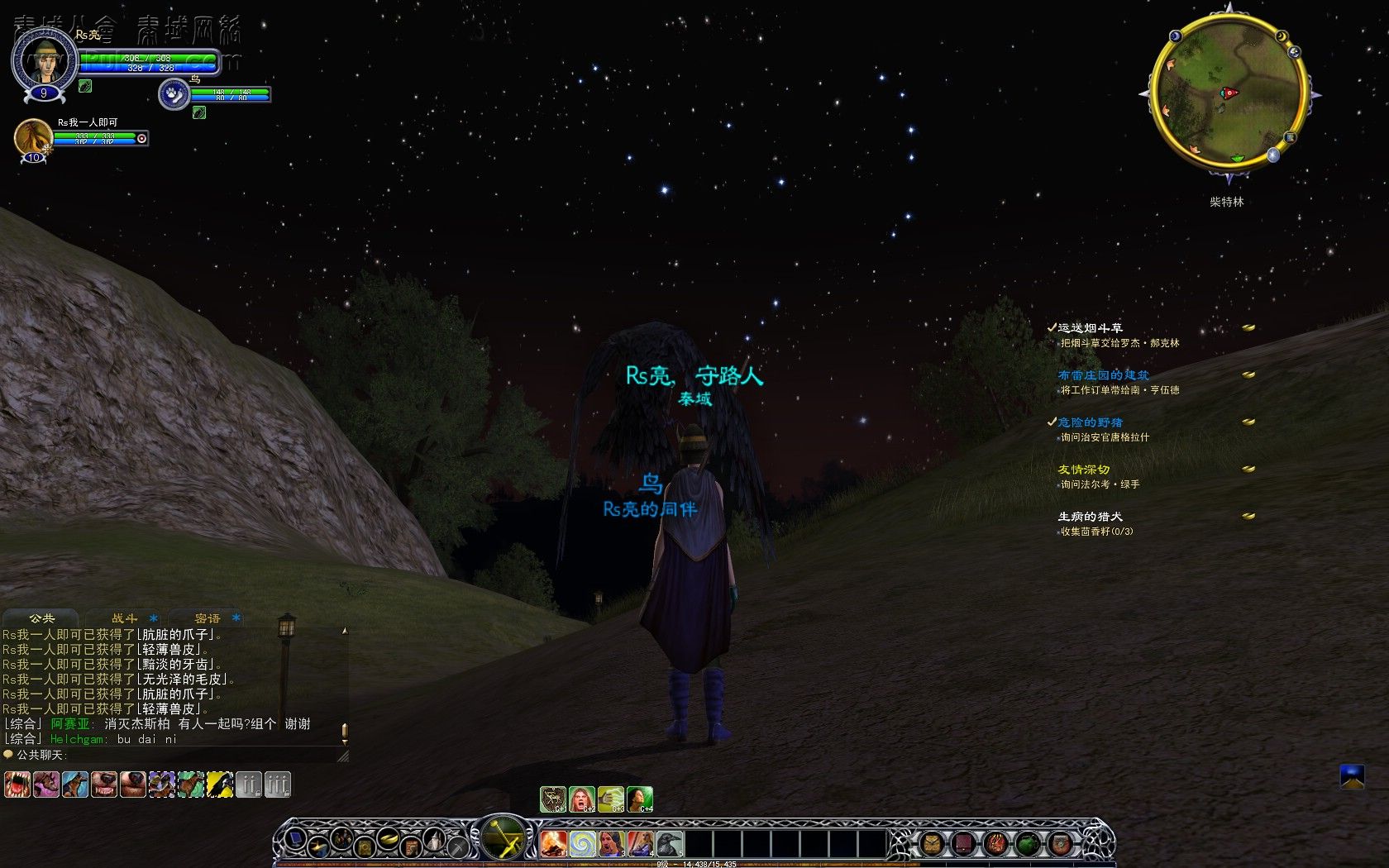Use the shouting face skill marked C+2
Screen dimensions: 1389x868
(582, 799)
